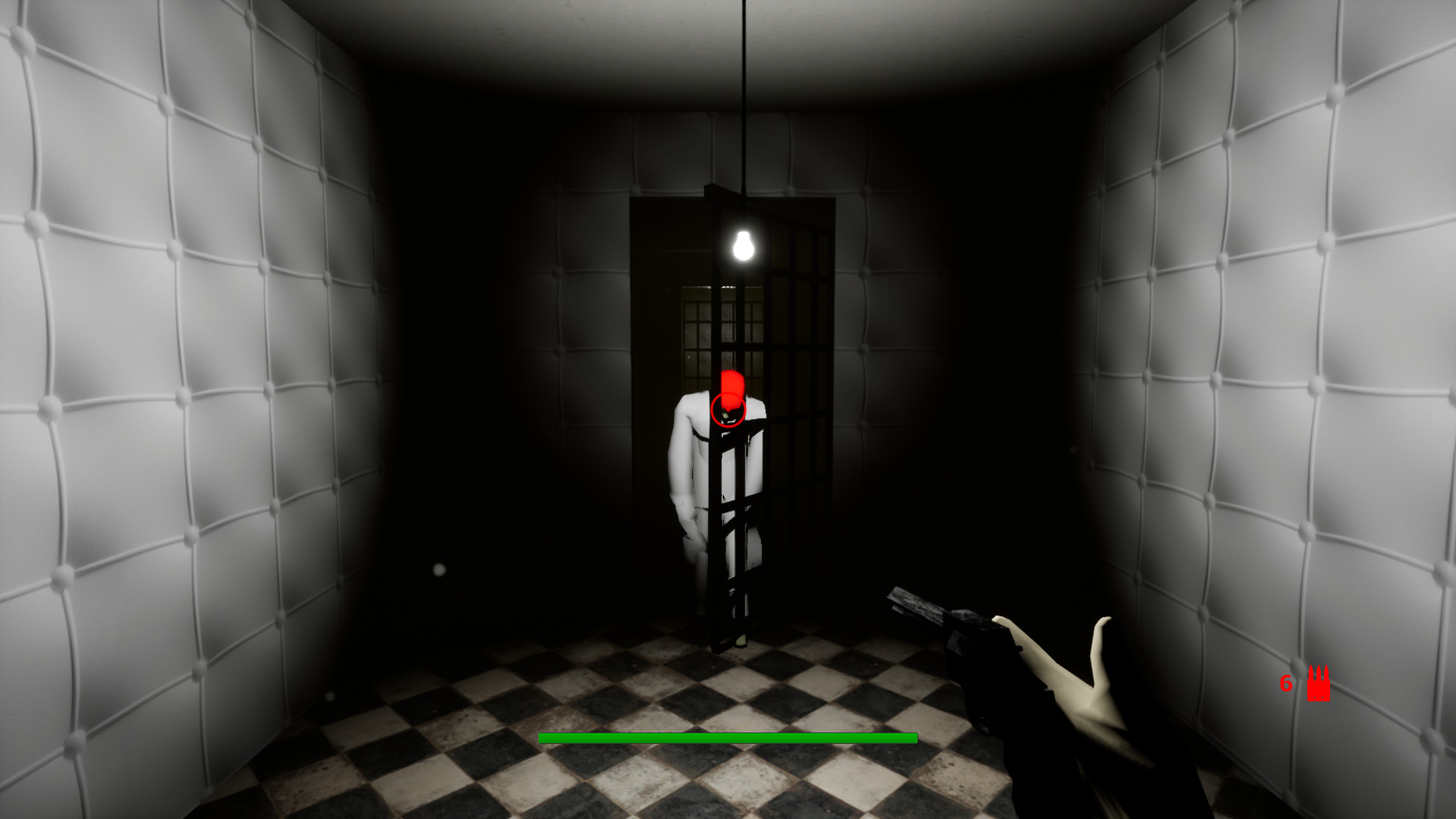Click the green health bar

(x=727, y=736)
